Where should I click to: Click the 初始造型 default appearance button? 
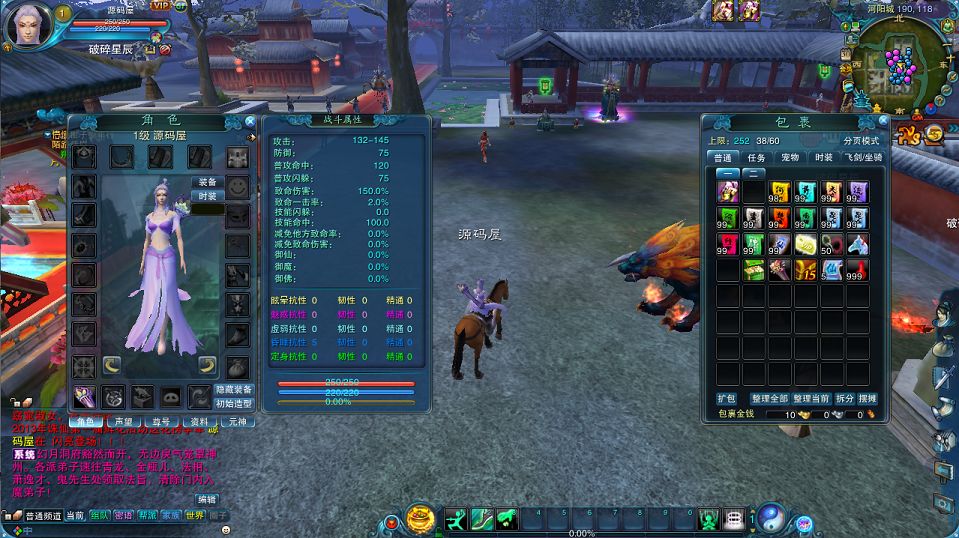click(x=233, y=404)
